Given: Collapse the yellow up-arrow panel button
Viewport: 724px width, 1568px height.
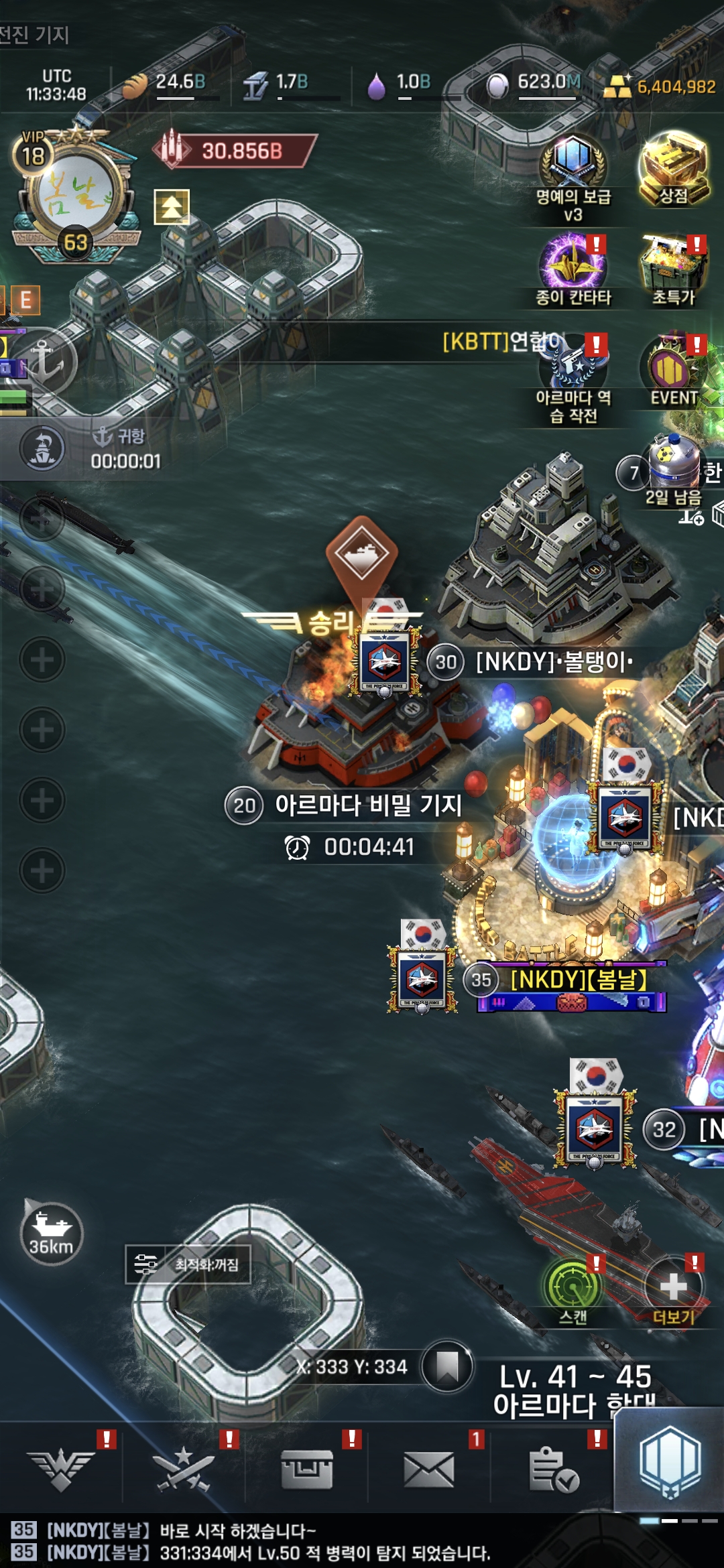Looking at the screenshot, I should click(172, 206).
